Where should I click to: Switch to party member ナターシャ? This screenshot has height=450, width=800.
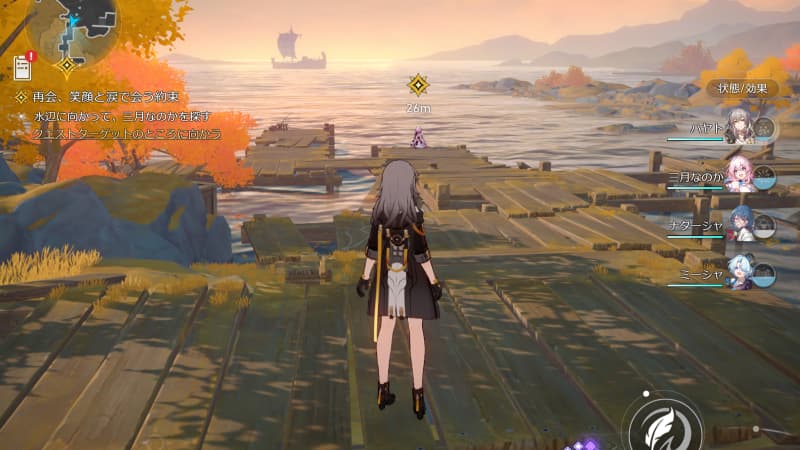tap(739, 222)
